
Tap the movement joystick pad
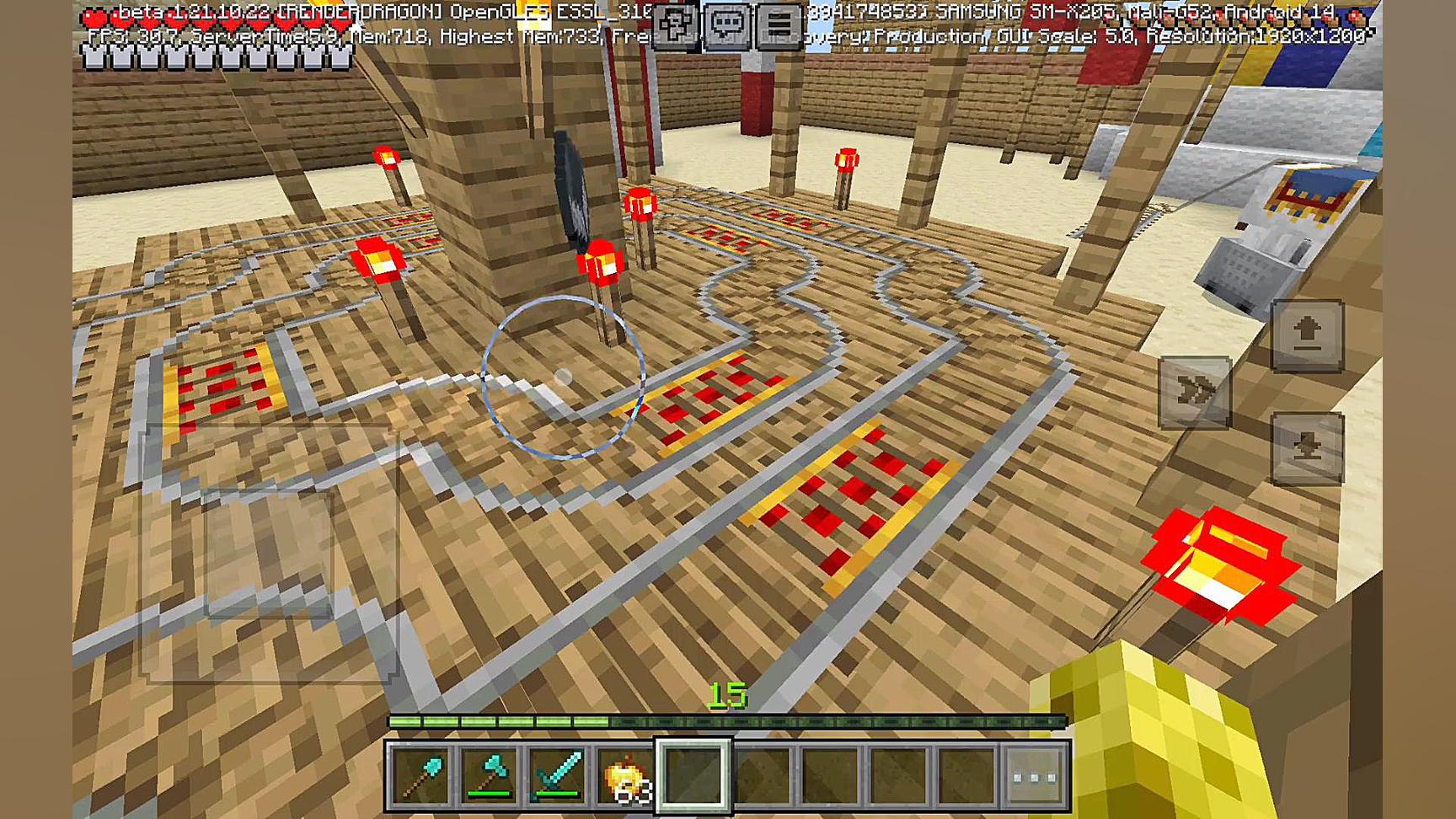[x=270, y=554]
